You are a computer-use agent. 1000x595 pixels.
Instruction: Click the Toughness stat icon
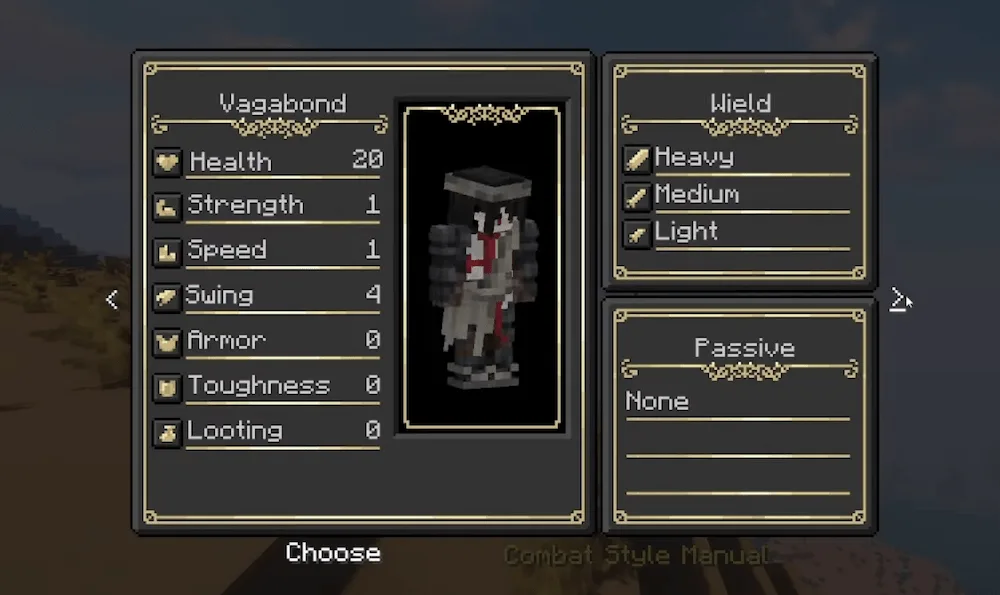click(167, 387)
